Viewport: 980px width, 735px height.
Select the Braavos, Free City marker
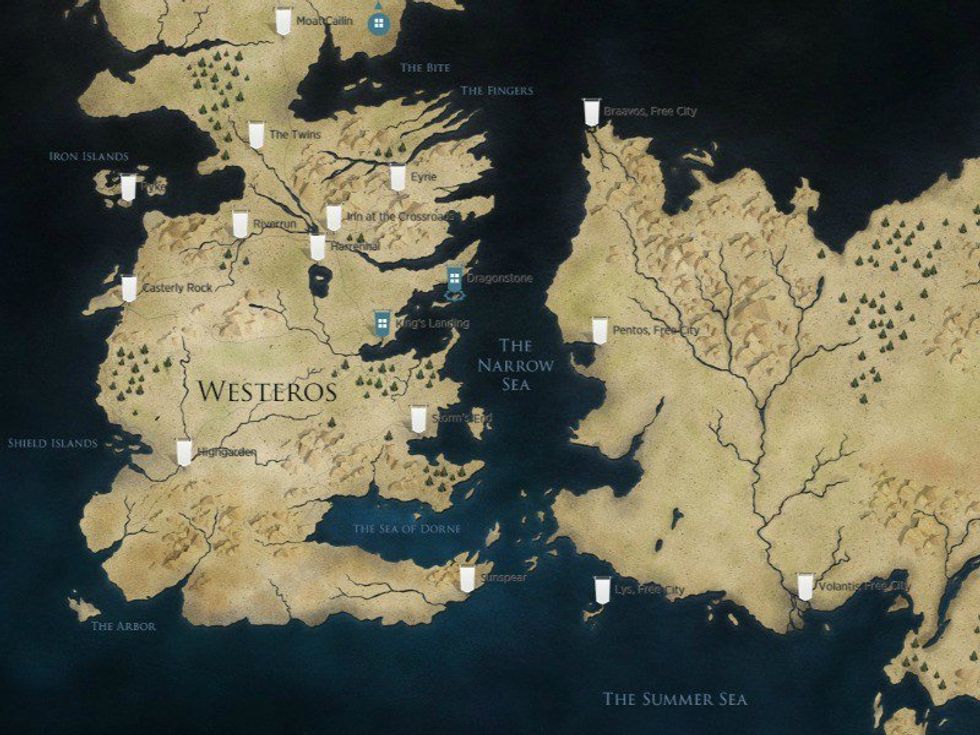tap(591, 112)
